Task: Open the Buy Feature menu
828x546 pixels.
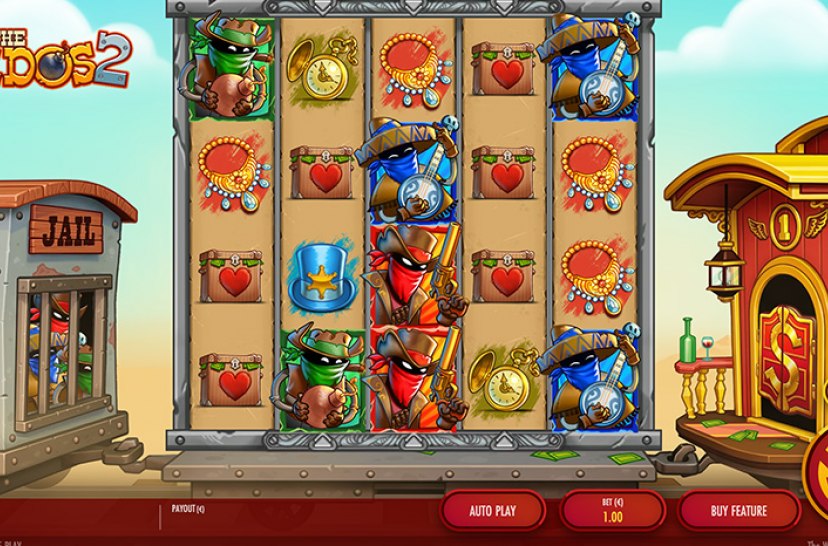Action: point(739,511)
